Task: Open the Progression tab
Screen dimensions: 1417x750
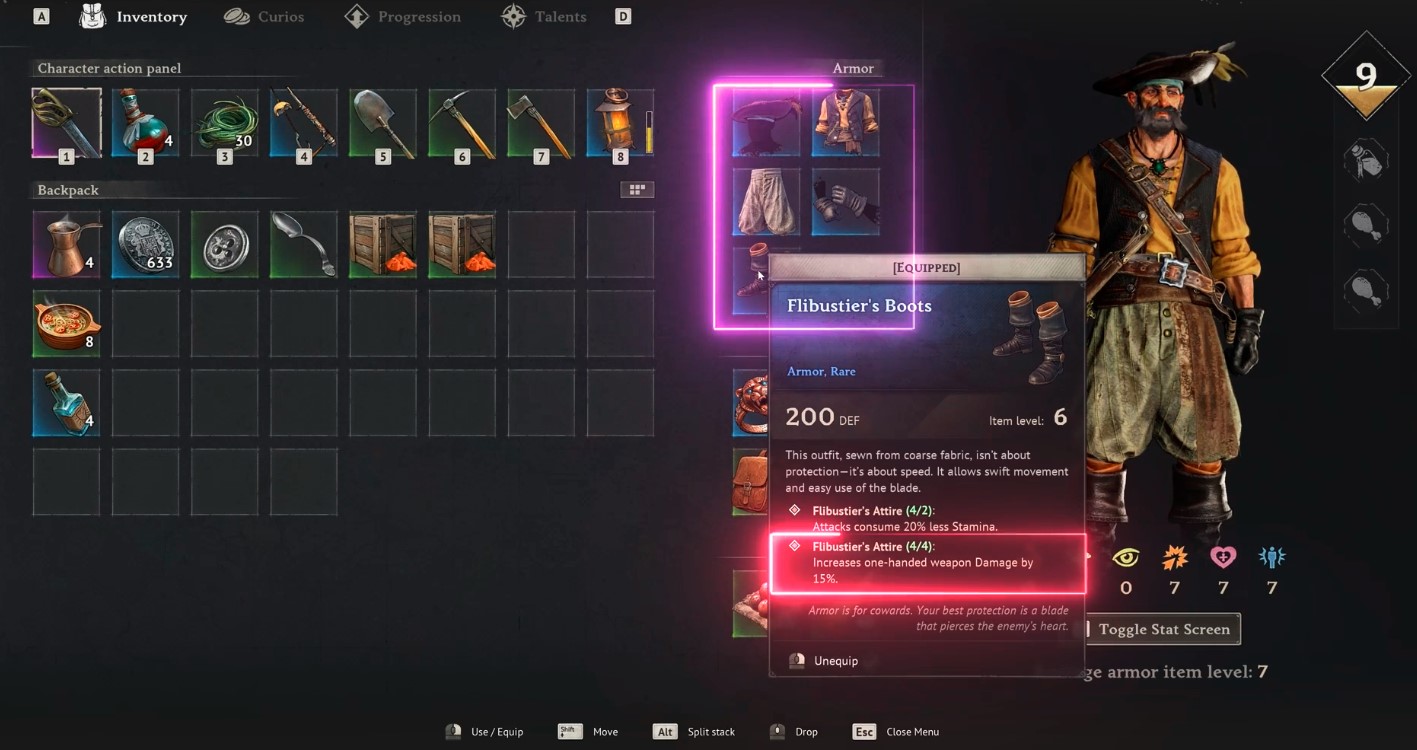Action: [x=404, y=17]
